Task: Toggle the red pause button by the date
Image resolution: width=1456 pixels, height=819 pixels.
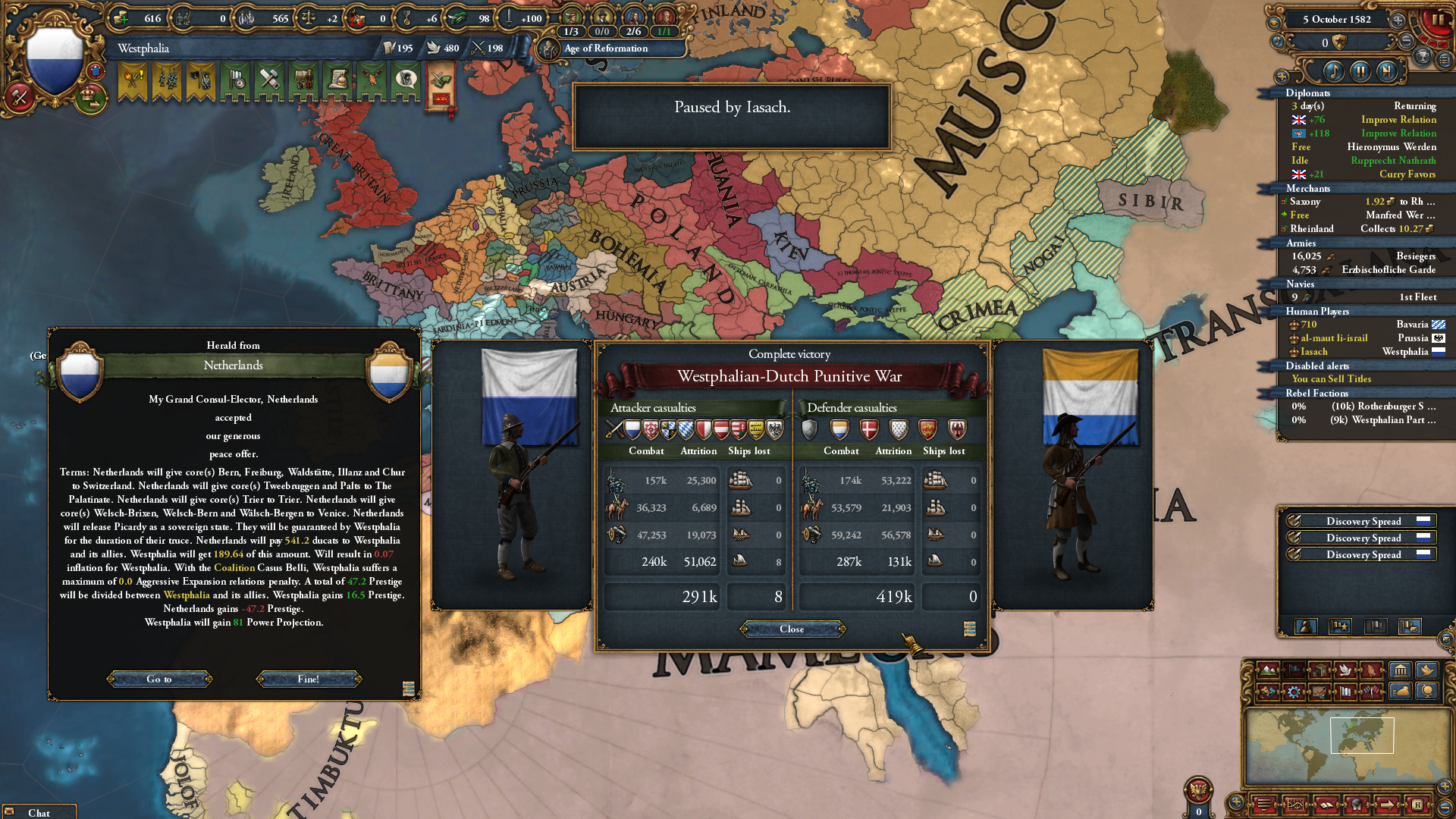Action: point(1438,20)
